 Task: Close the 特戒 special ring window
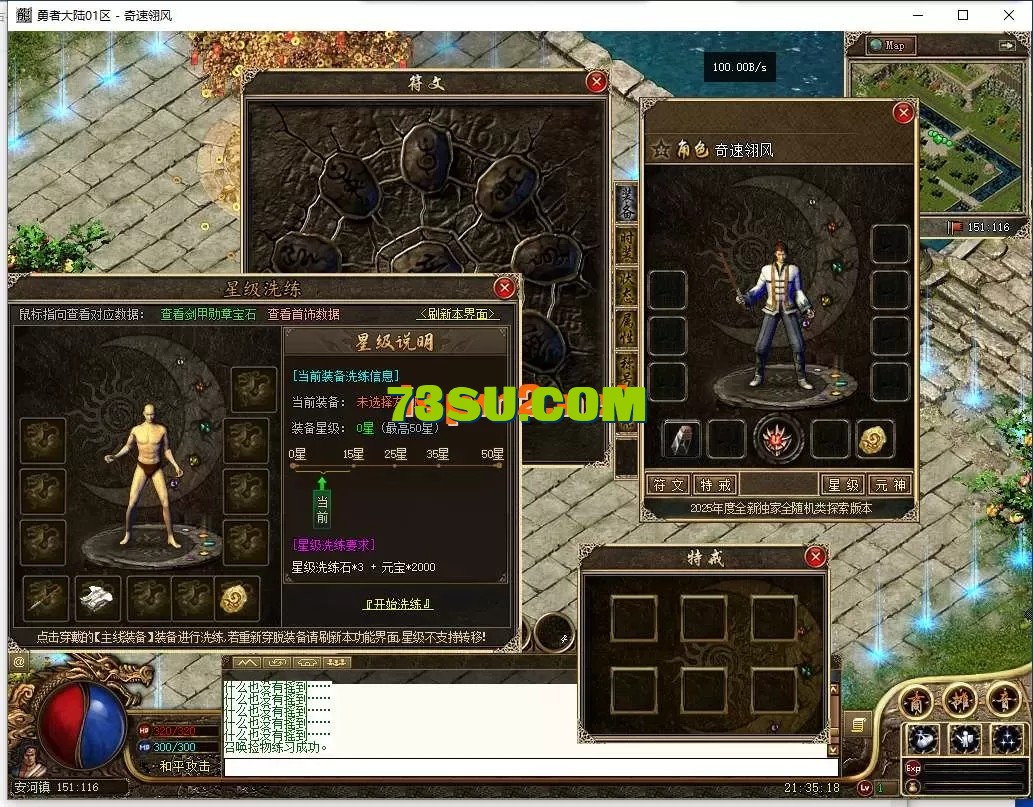(816, 557)
